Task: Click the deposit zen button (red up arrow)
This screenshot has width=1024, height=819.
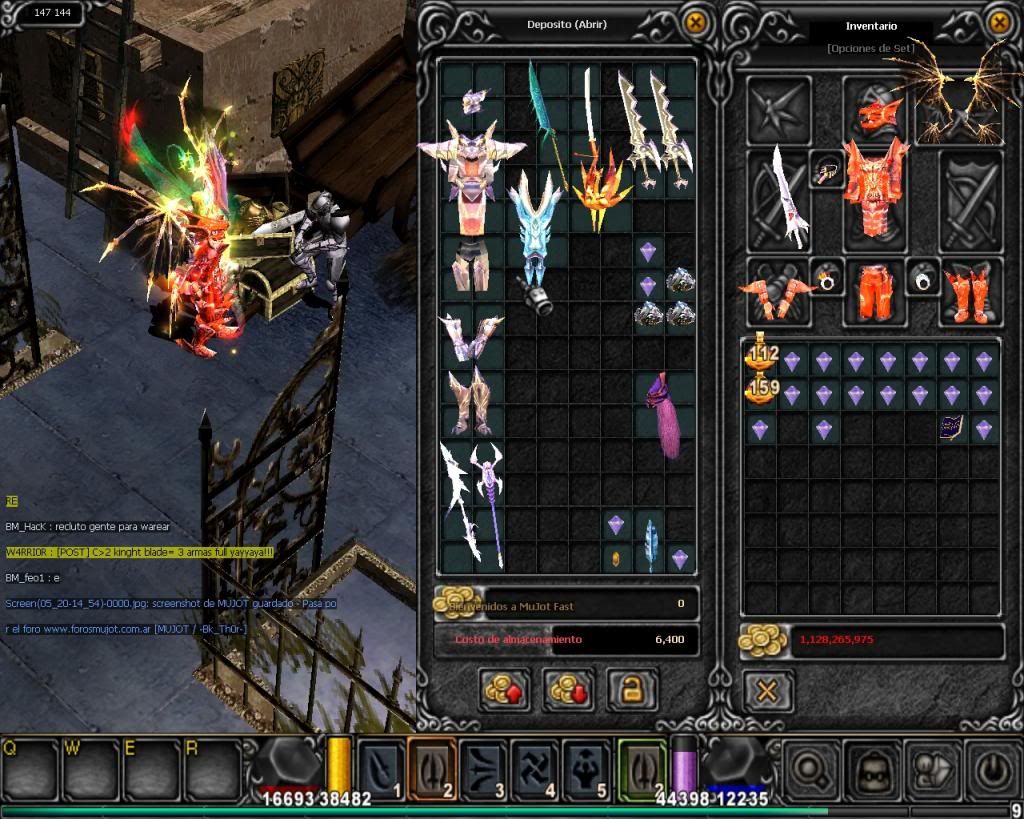Action: [504, 689]
